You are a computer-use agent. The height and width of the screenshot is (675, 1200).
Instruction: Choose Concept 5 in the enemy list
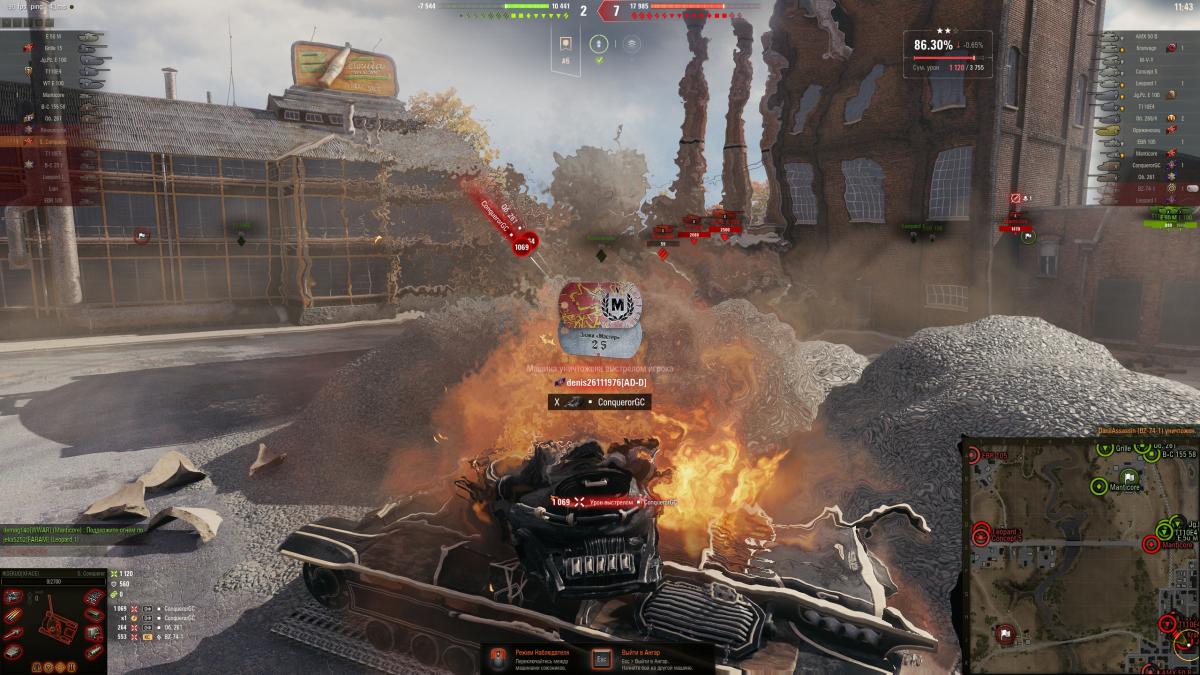[1146, 71]
